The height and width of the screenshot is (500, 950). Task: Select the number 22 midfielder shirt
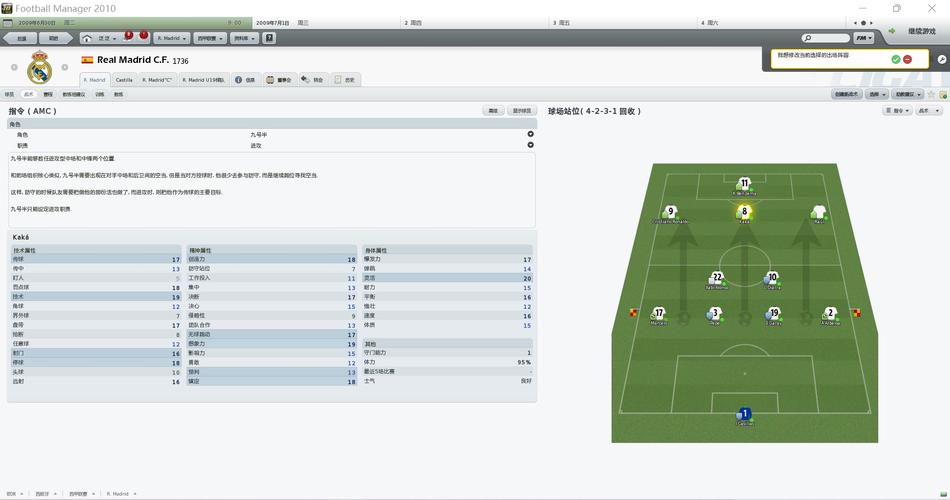point(716,278)
